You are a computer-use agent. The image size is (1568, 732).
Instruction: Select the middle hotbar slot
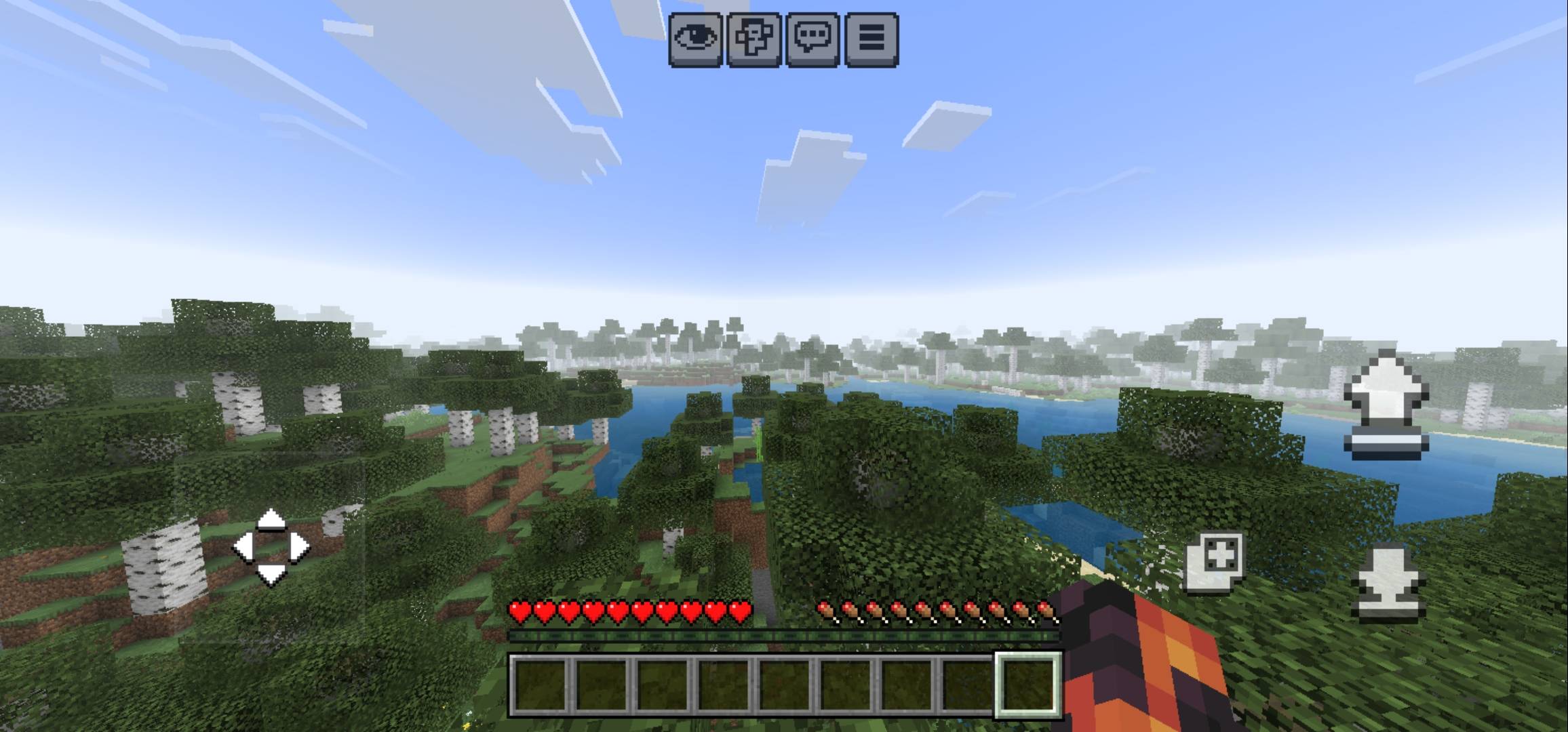[x=785, y=686]
